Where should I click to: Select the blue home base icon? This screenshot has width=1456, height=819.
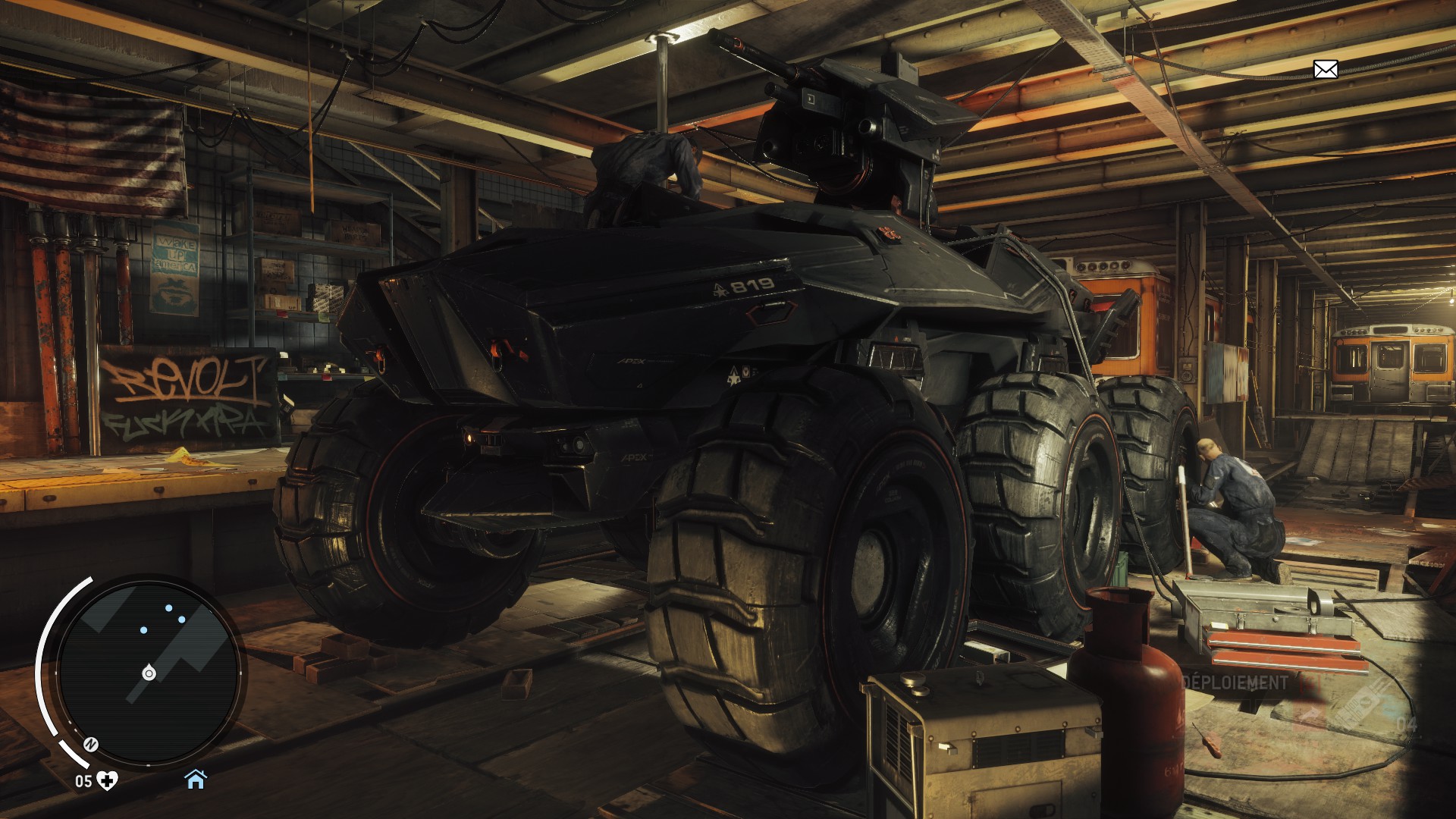(196, 779)
